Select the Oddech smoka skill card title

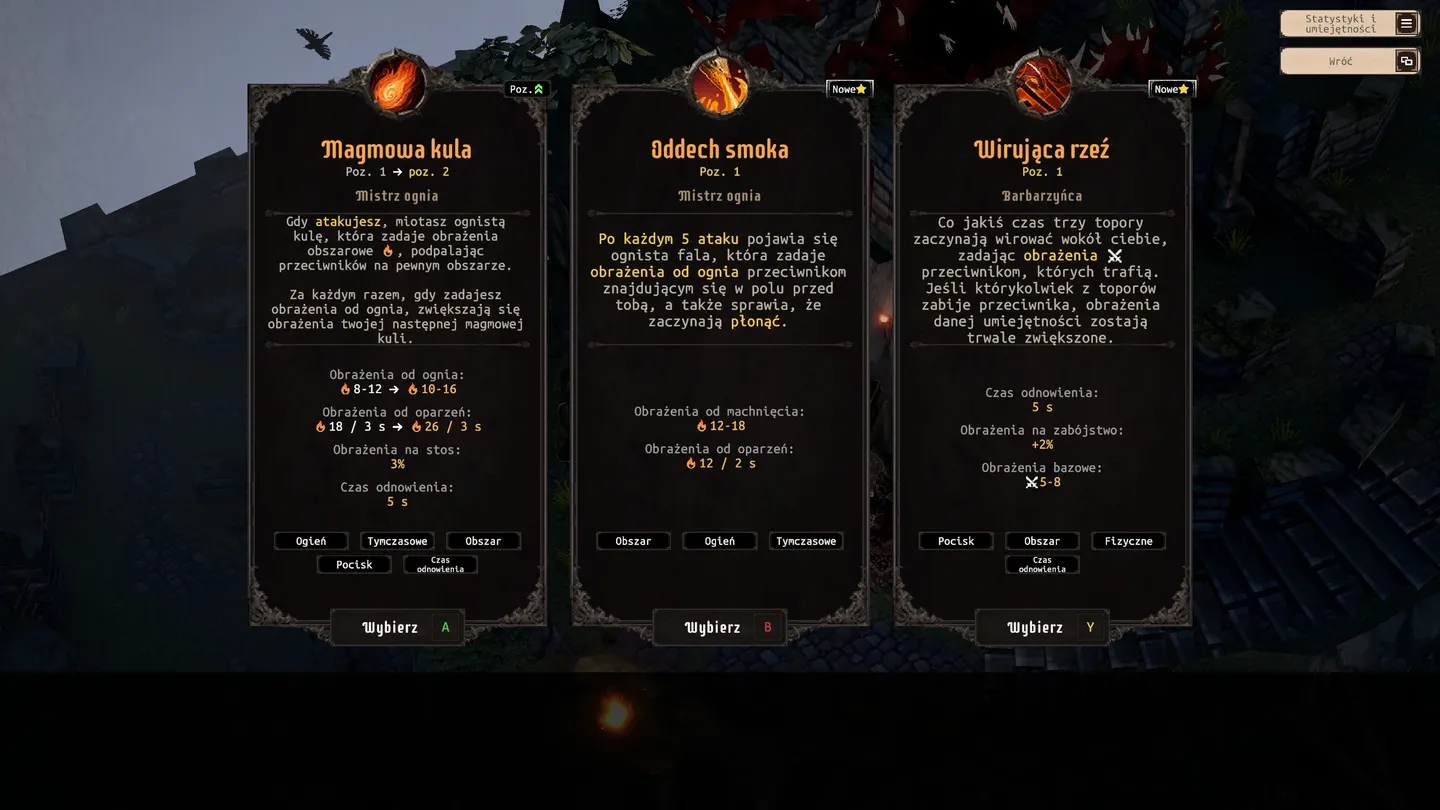click(x=719, y=150)
